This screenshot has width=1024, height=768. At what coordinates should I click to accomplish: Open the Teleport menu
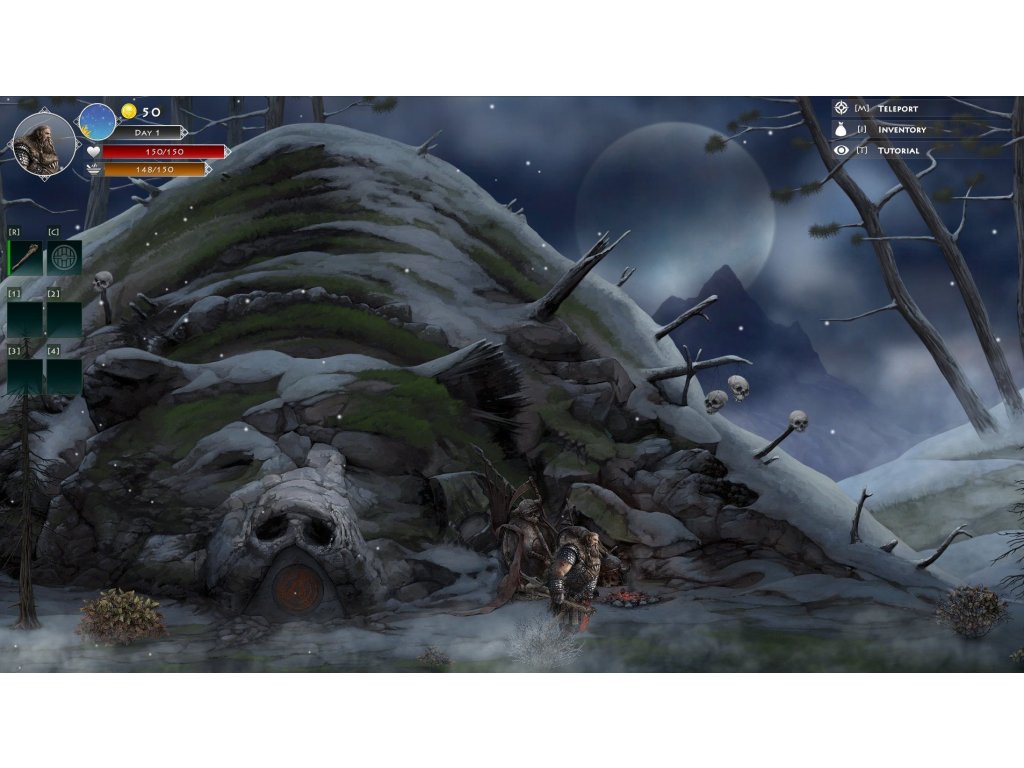[x=896, y=108]
